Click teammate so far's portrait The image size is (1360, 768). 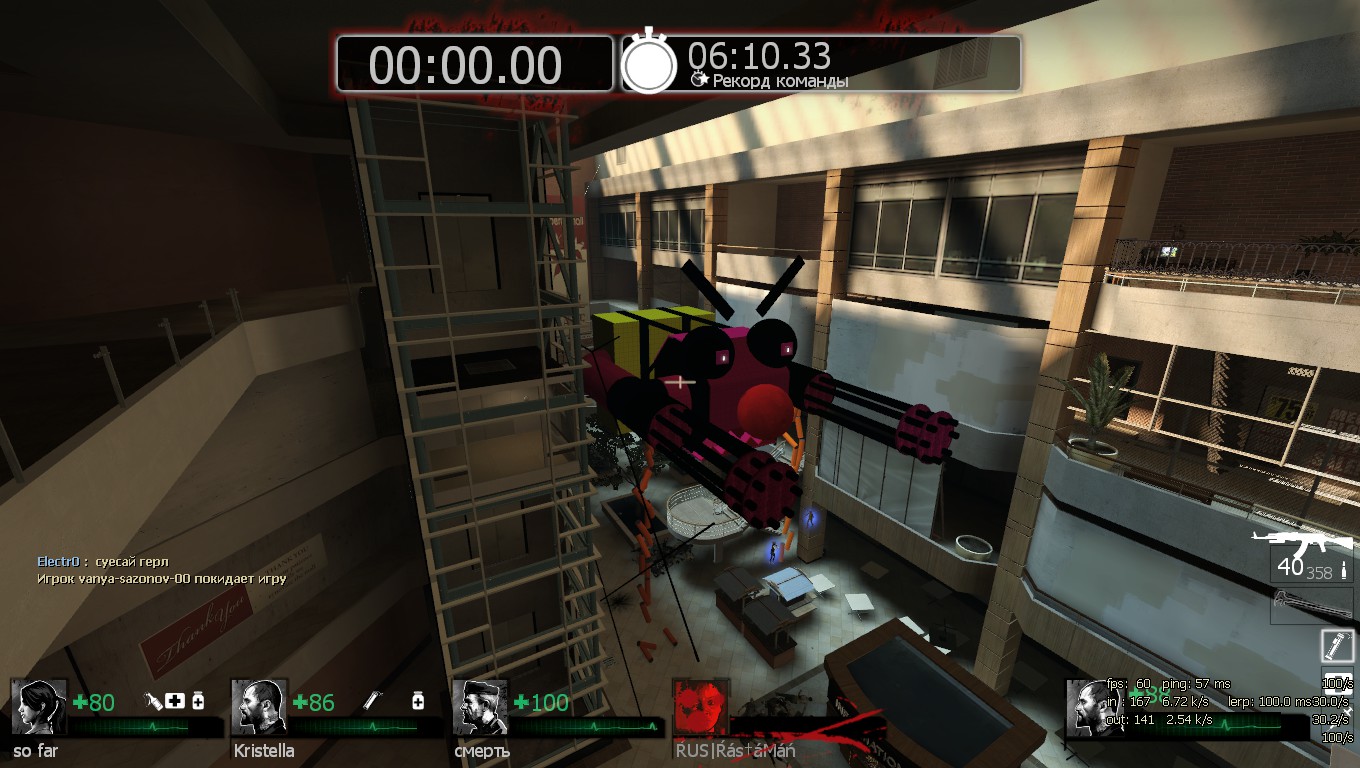coord(39,707)
